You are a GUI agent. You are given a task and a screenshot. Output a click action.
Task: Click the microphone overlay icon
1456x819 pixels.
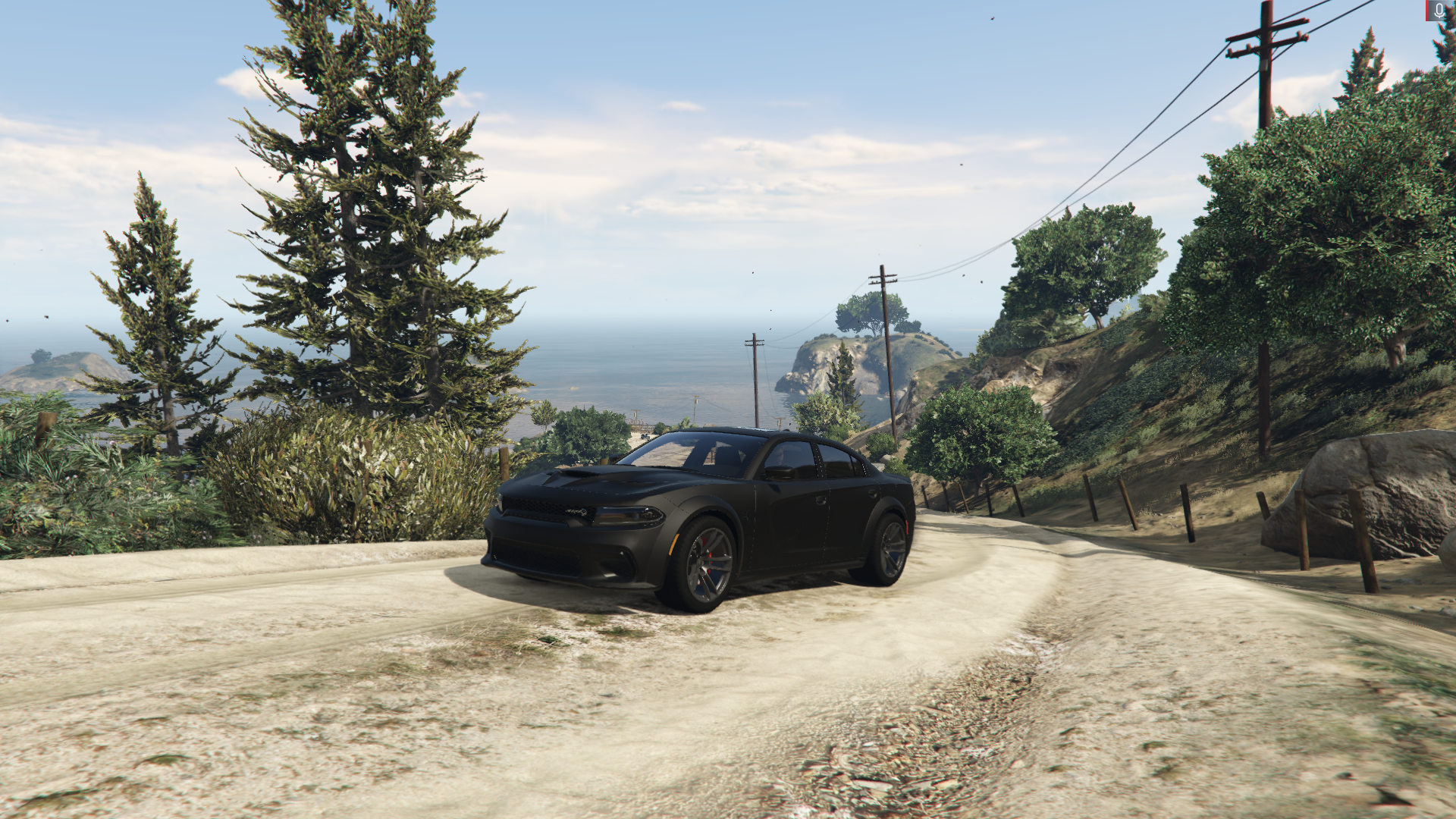[1439, 11]
